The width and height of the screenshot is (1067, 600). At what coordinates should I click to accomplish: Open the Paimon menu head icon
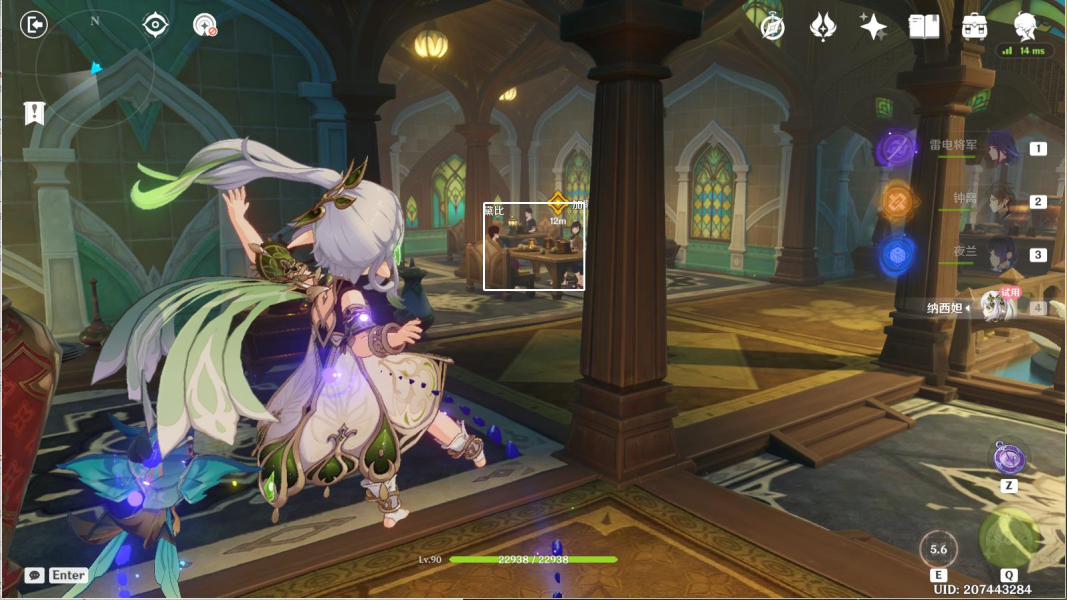[x=1025, y=25]
